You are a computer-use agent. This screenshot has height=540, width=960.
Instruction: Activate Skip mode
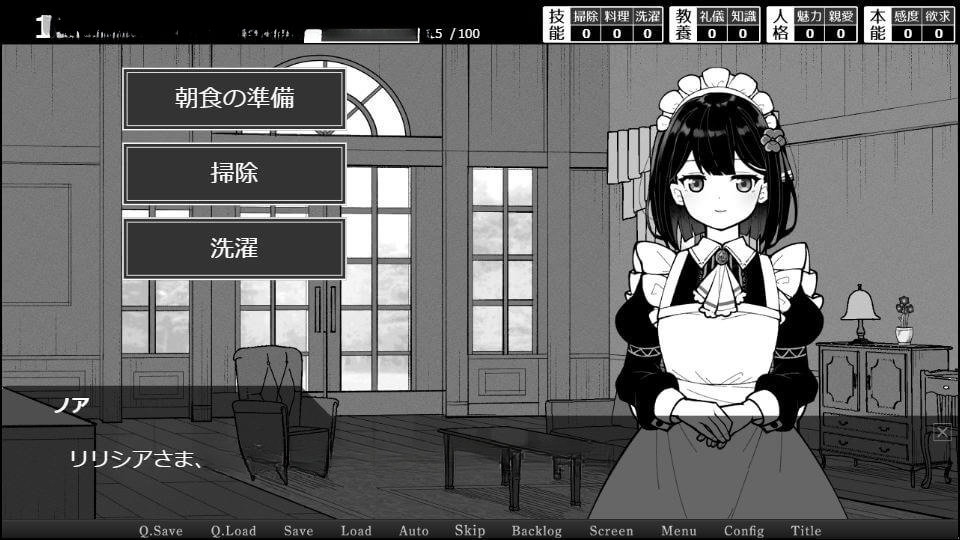click(470, 531)
